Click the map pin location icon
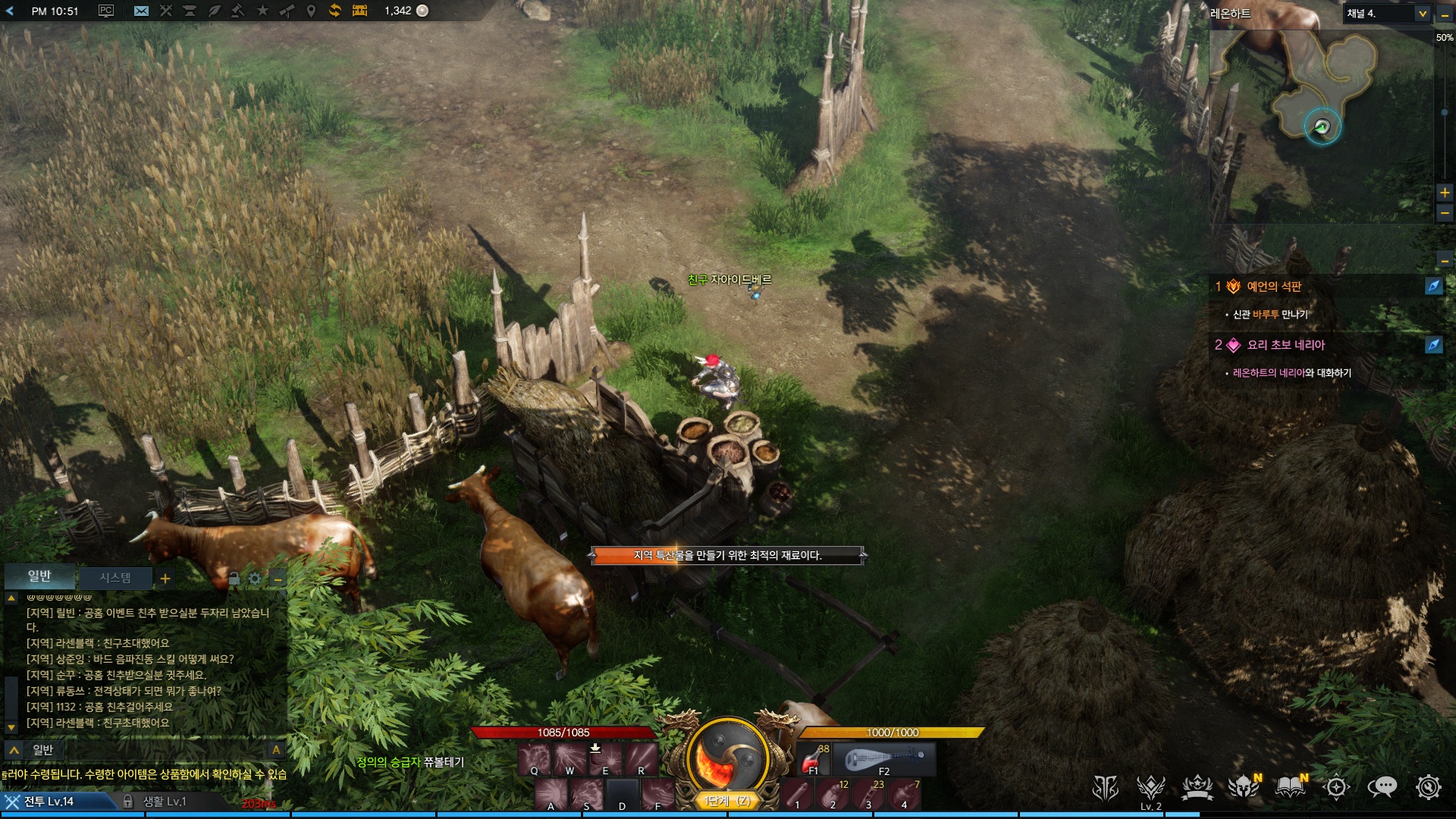 (310, 11)
